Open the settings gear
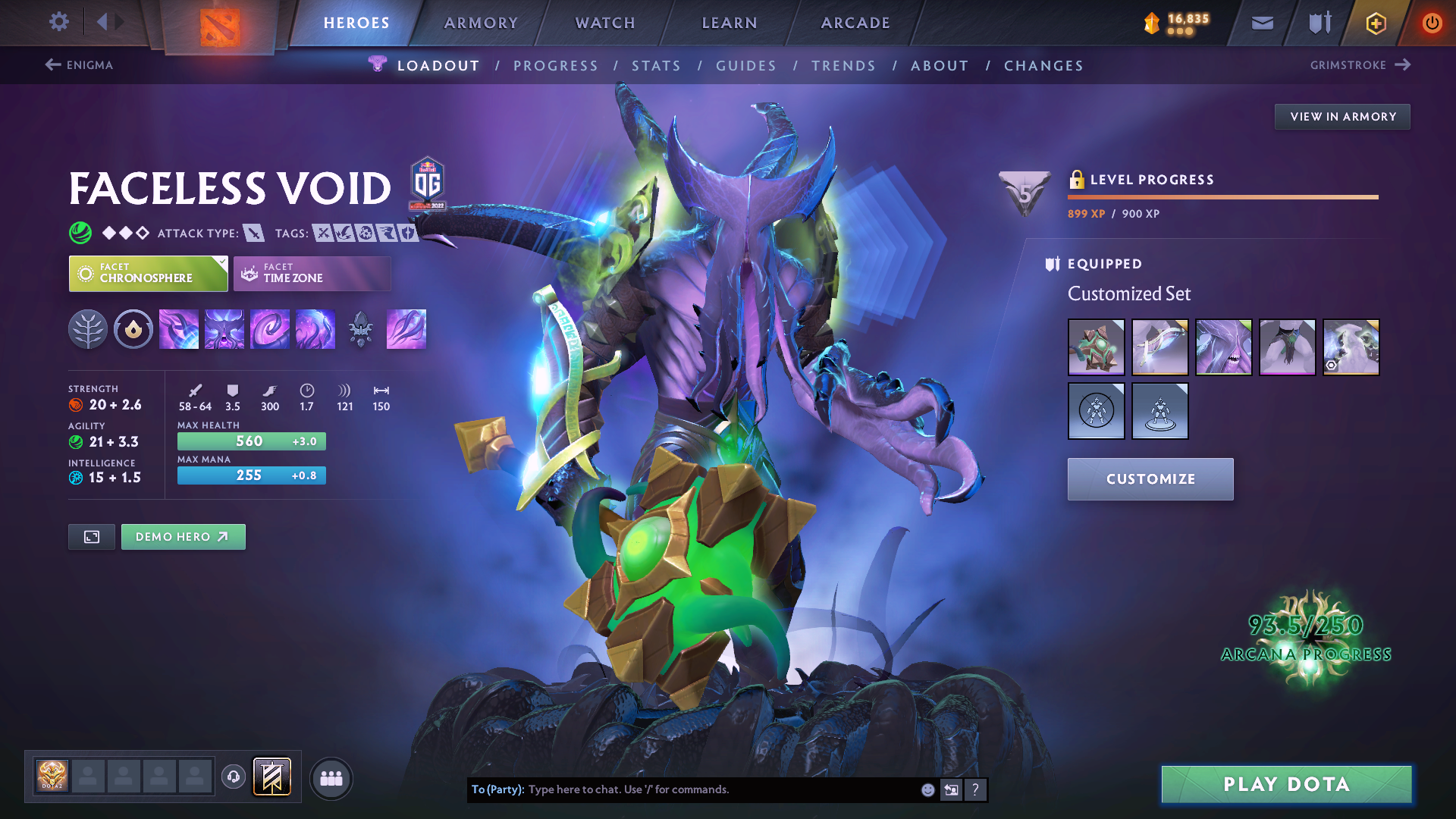 click(59, 22)
